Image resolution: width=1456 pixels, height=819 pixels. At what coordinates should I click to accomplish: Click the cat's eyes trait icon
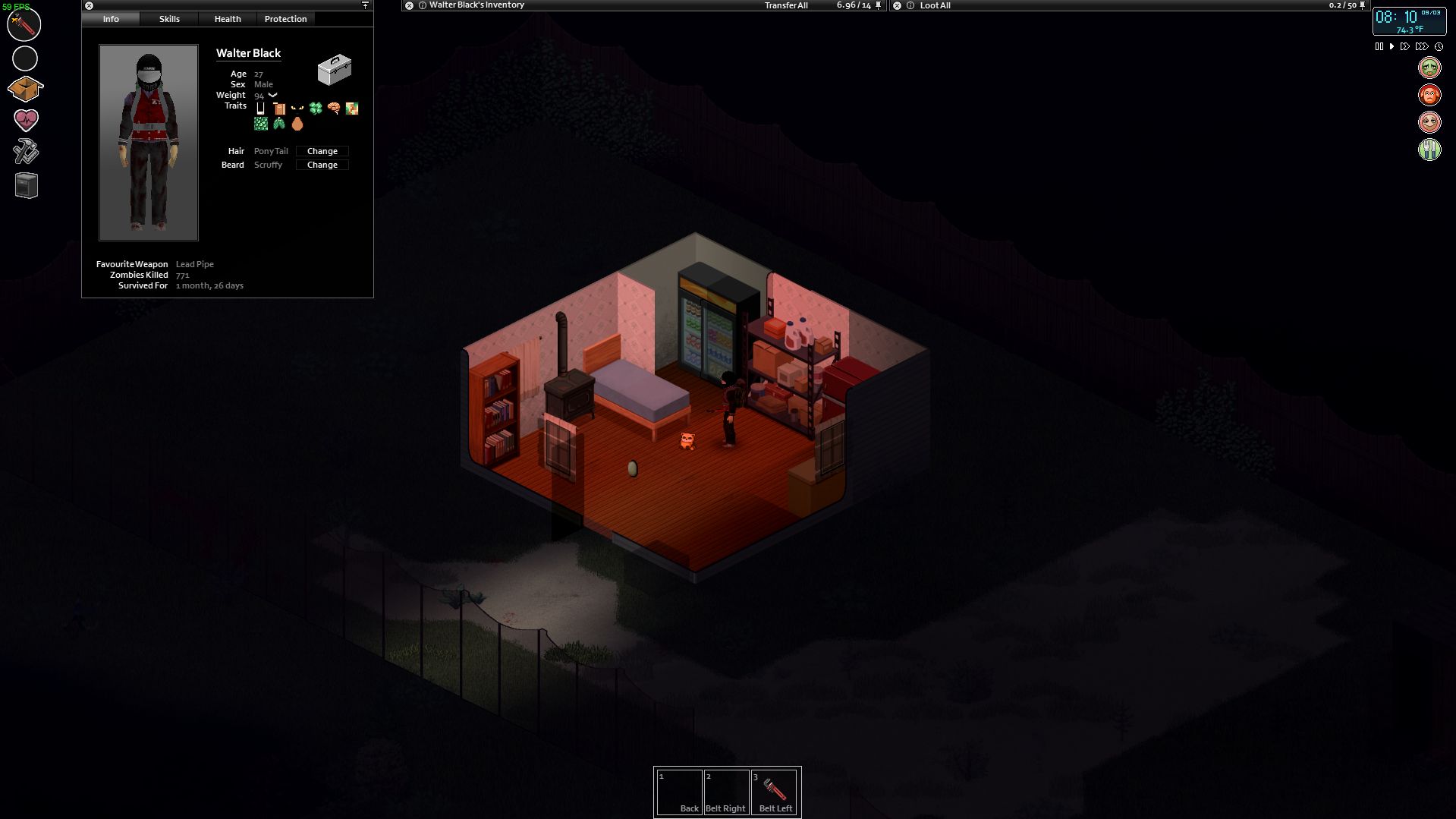297,108
